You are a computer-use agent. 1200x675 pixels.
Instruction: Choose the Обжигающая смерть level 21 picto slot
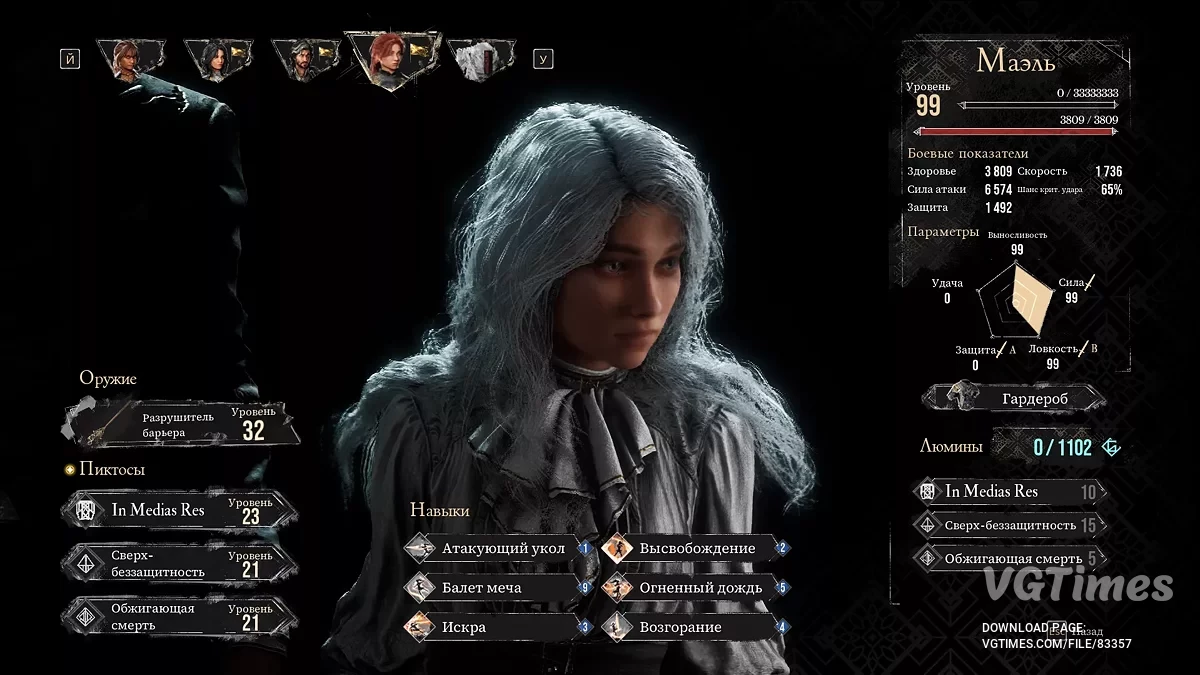(x=182, y=616)
